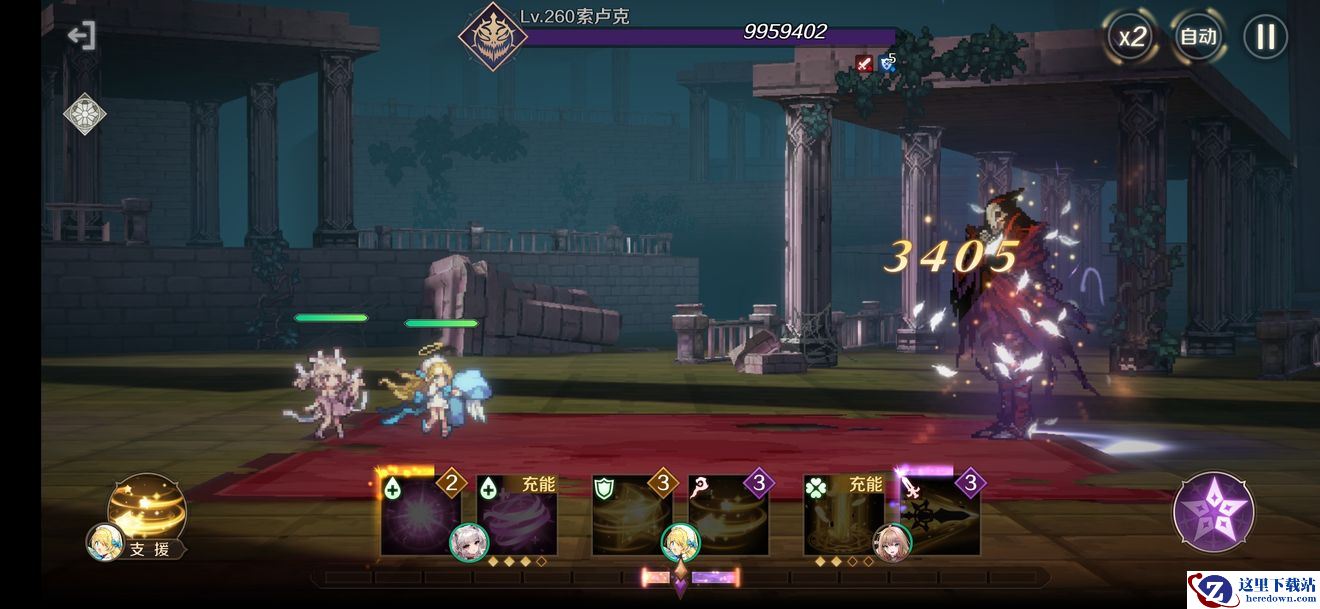1320x609 pixels.
Task: Use the sword attack card costing 3
Action: (x=941, y=517)
